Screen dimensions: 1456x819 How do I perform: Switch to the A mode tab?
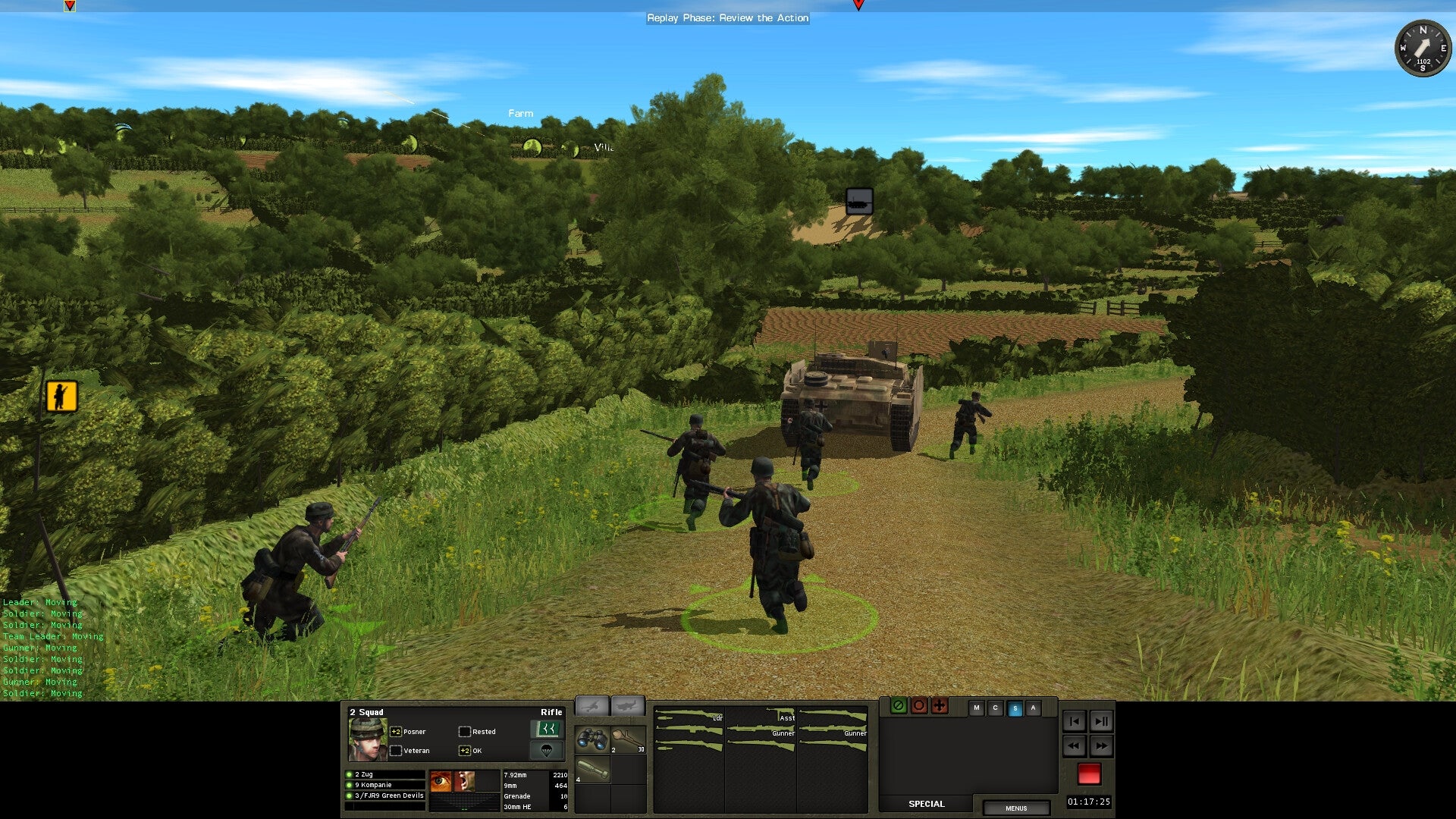coord(1033,708)
